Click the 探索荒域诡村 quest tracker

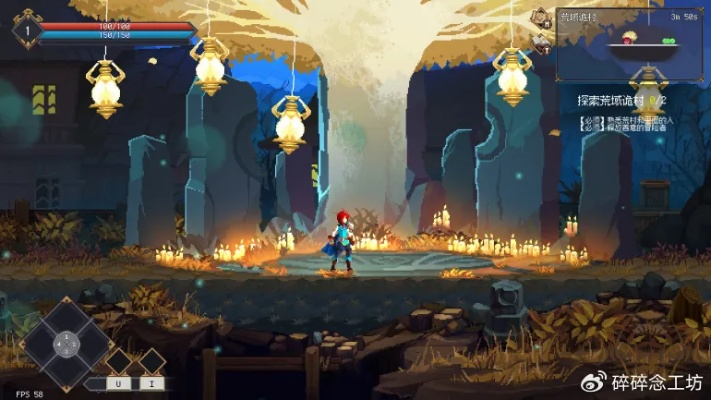621,101
